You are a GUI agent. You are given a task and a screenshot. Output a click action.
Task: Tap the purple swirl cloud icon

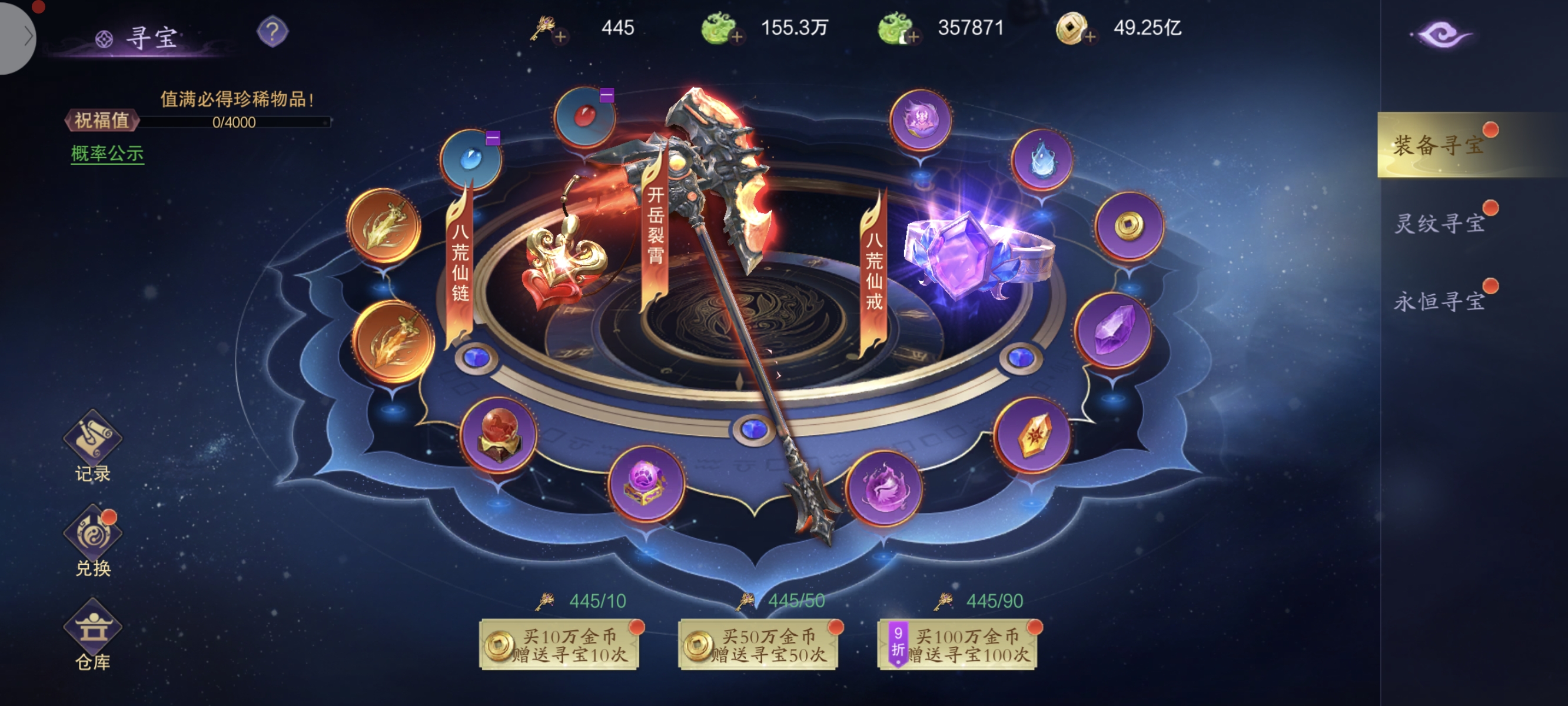click(1441, 35)
